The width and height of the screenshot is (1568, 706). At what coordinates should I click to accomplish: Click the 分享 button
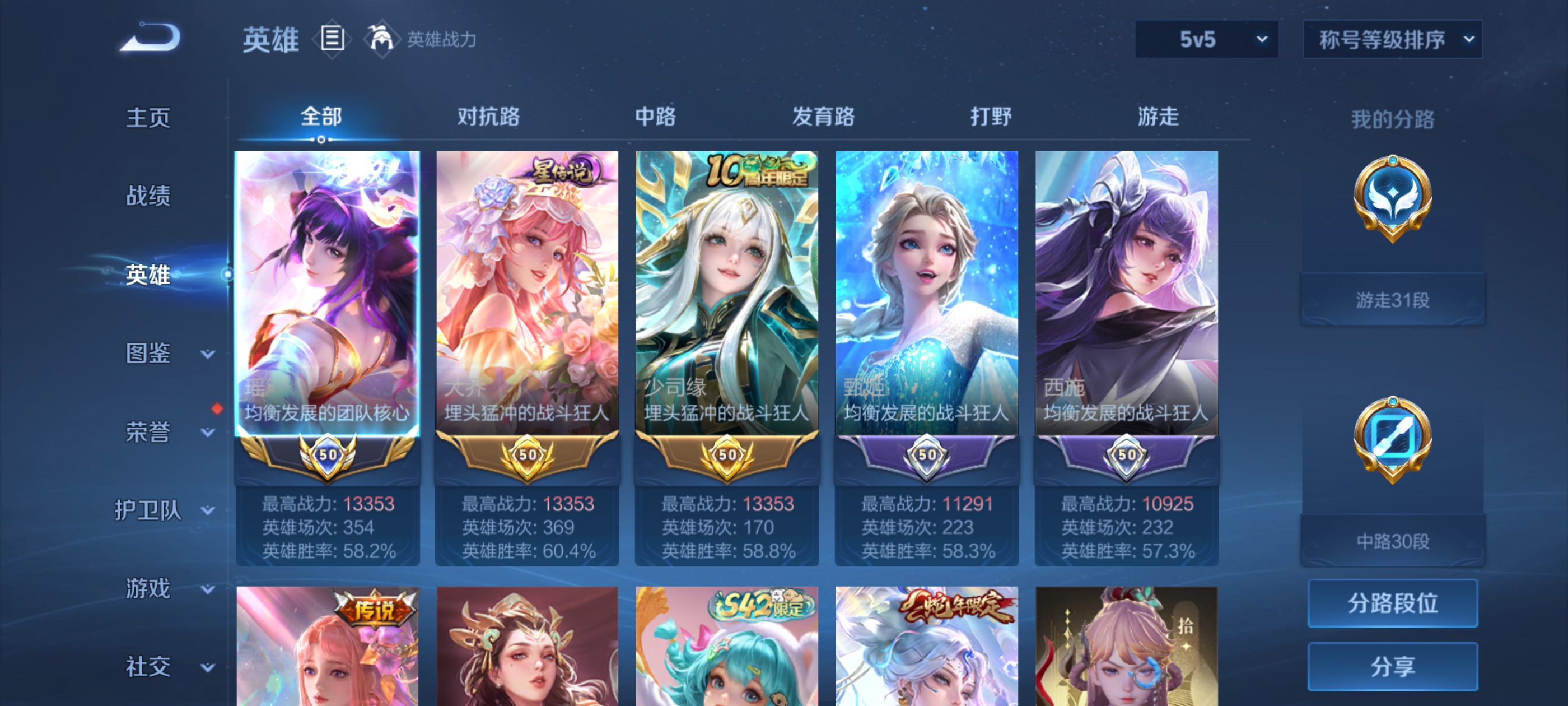click(1393, 667)
